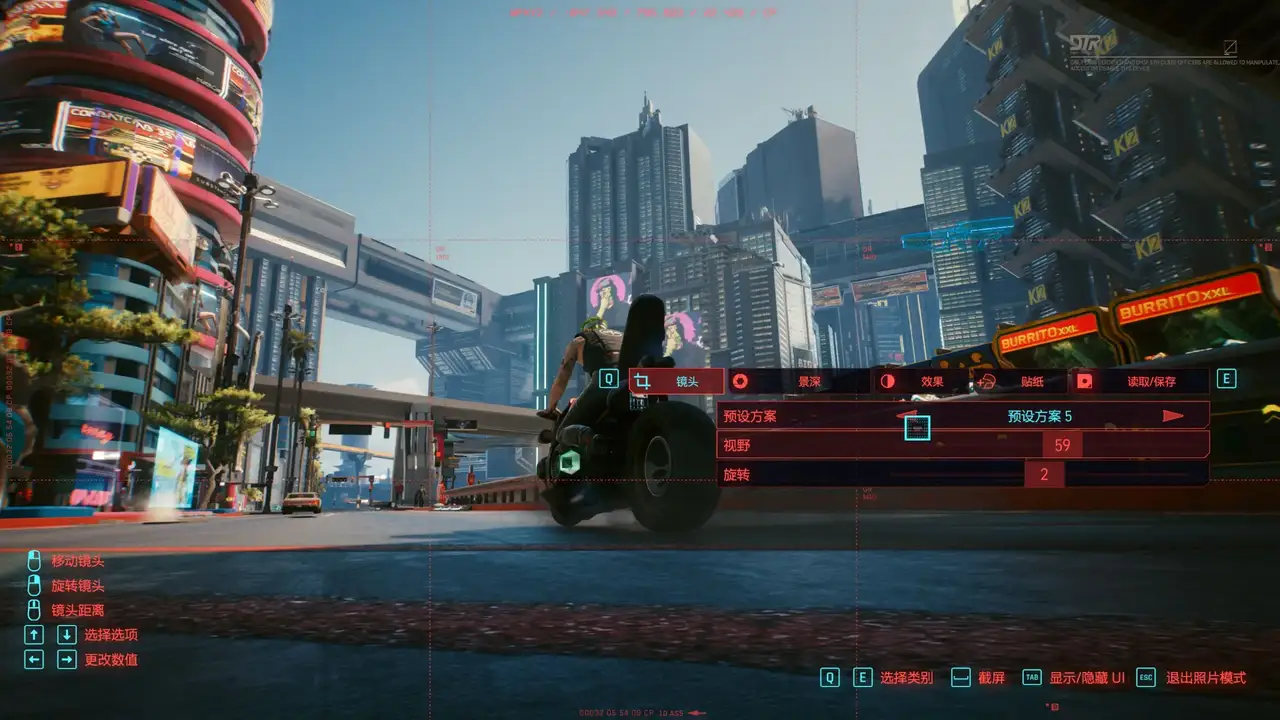Go to the 读取/保存 (Load/Save) tab
This screenshot has width=1280, height=720.
pyautogui.click(x=1140, y=381)
